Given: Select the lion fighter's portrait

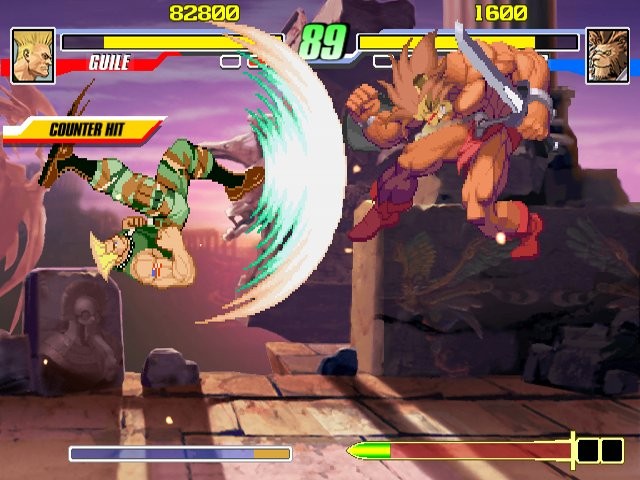Looking at the screenshot, I should click(x=606, y=54).
